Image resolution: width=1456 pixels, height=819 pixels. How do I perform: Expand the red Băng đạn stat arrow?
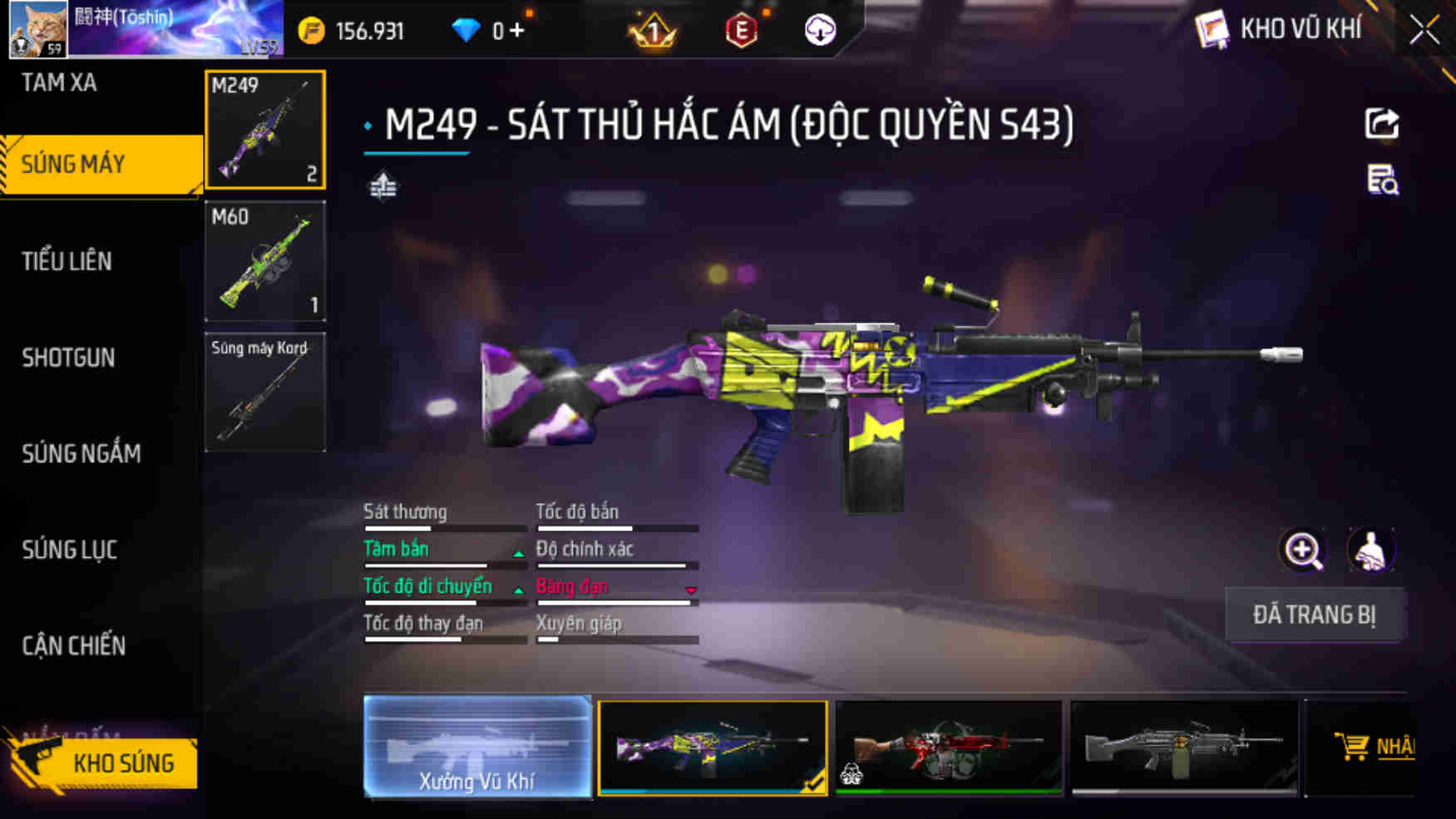coord(691,589)
